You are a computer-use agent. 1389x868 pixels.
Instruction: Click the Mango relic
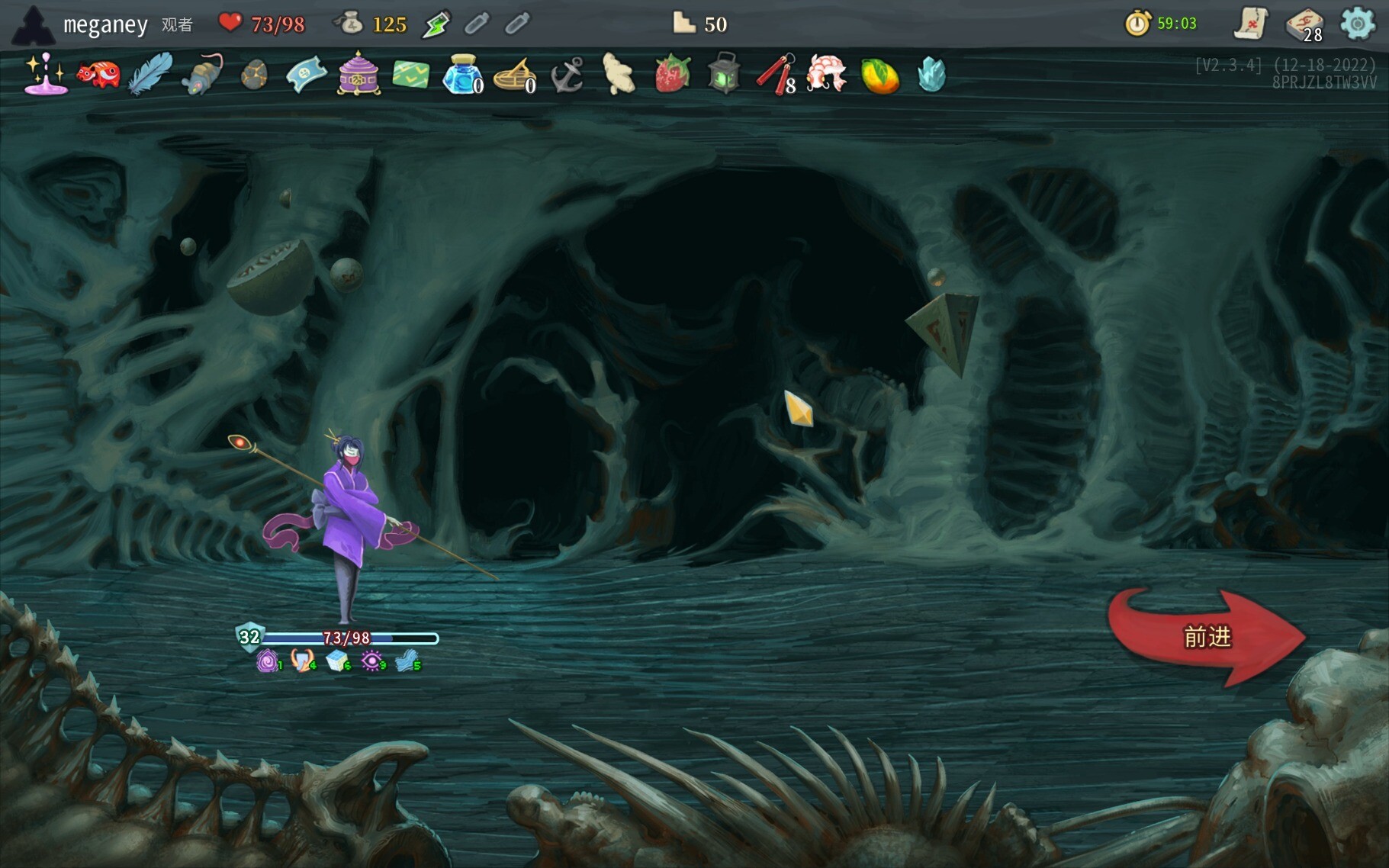click(879, 76)
